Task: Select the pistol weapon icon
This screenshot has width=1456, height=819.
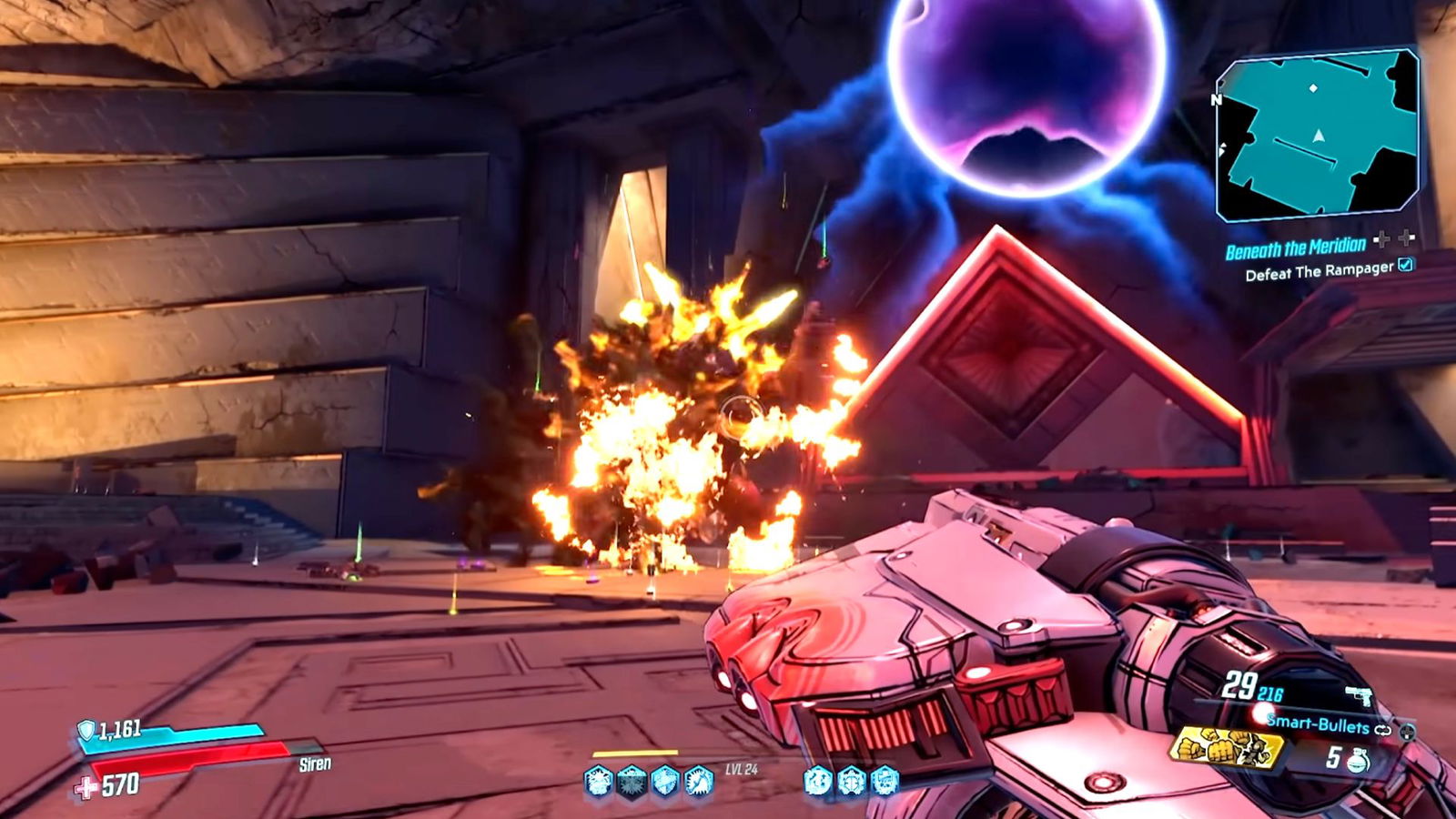Action: coord(1359,696)
